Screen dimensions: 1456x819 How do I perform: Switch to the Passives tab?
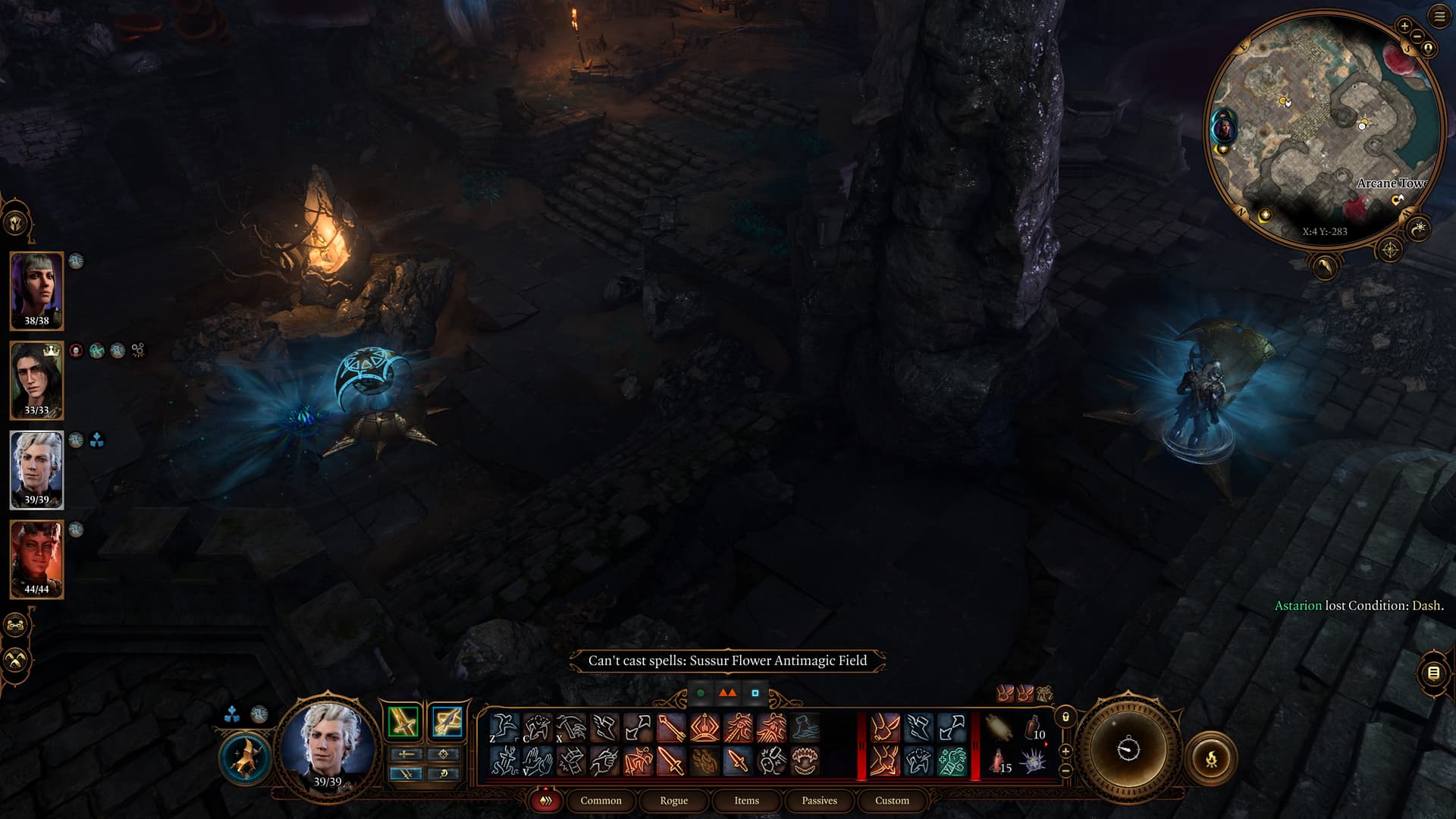819,800
